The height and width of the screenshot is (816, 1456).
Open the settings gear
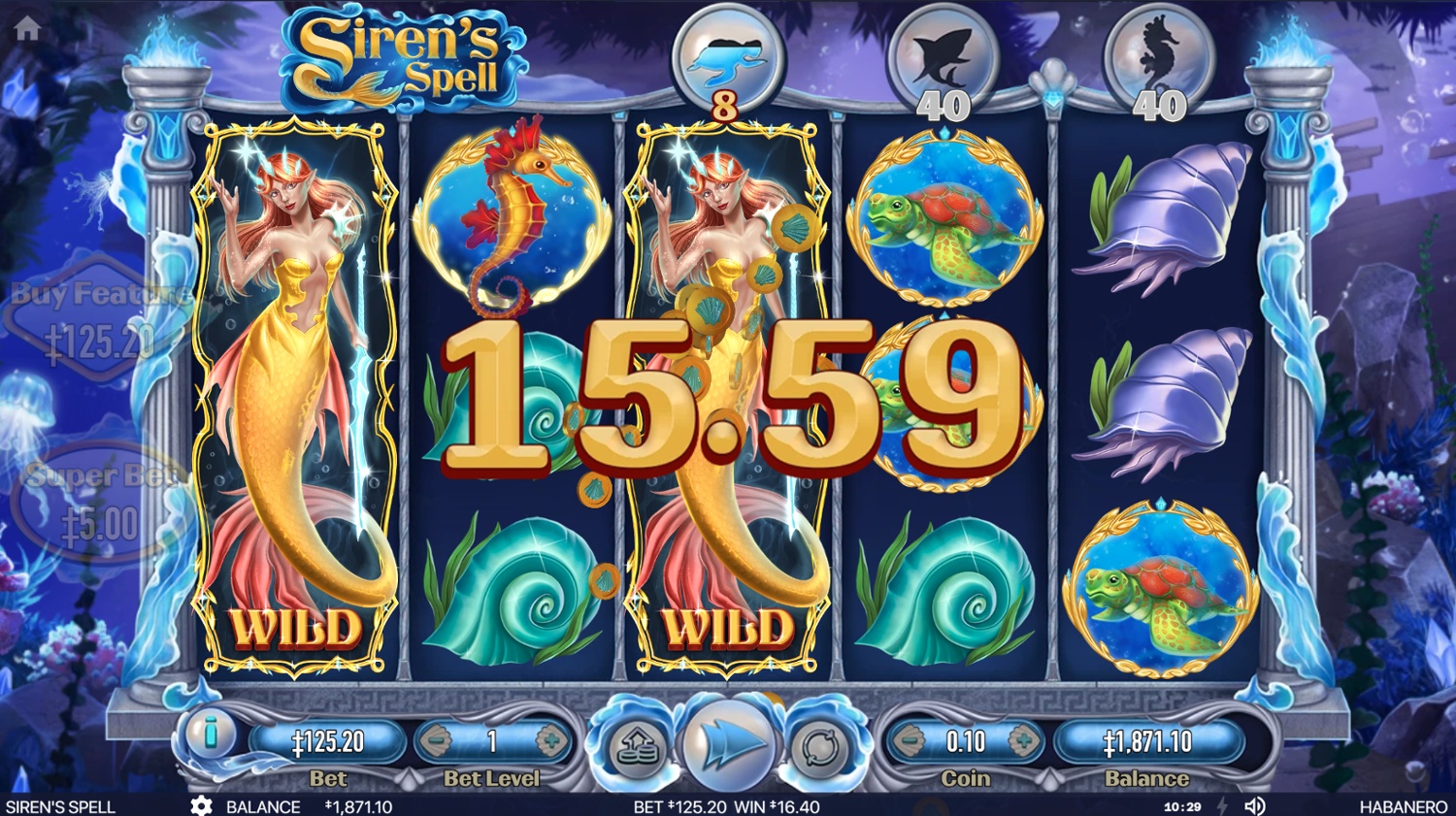[x=201, y=806]
